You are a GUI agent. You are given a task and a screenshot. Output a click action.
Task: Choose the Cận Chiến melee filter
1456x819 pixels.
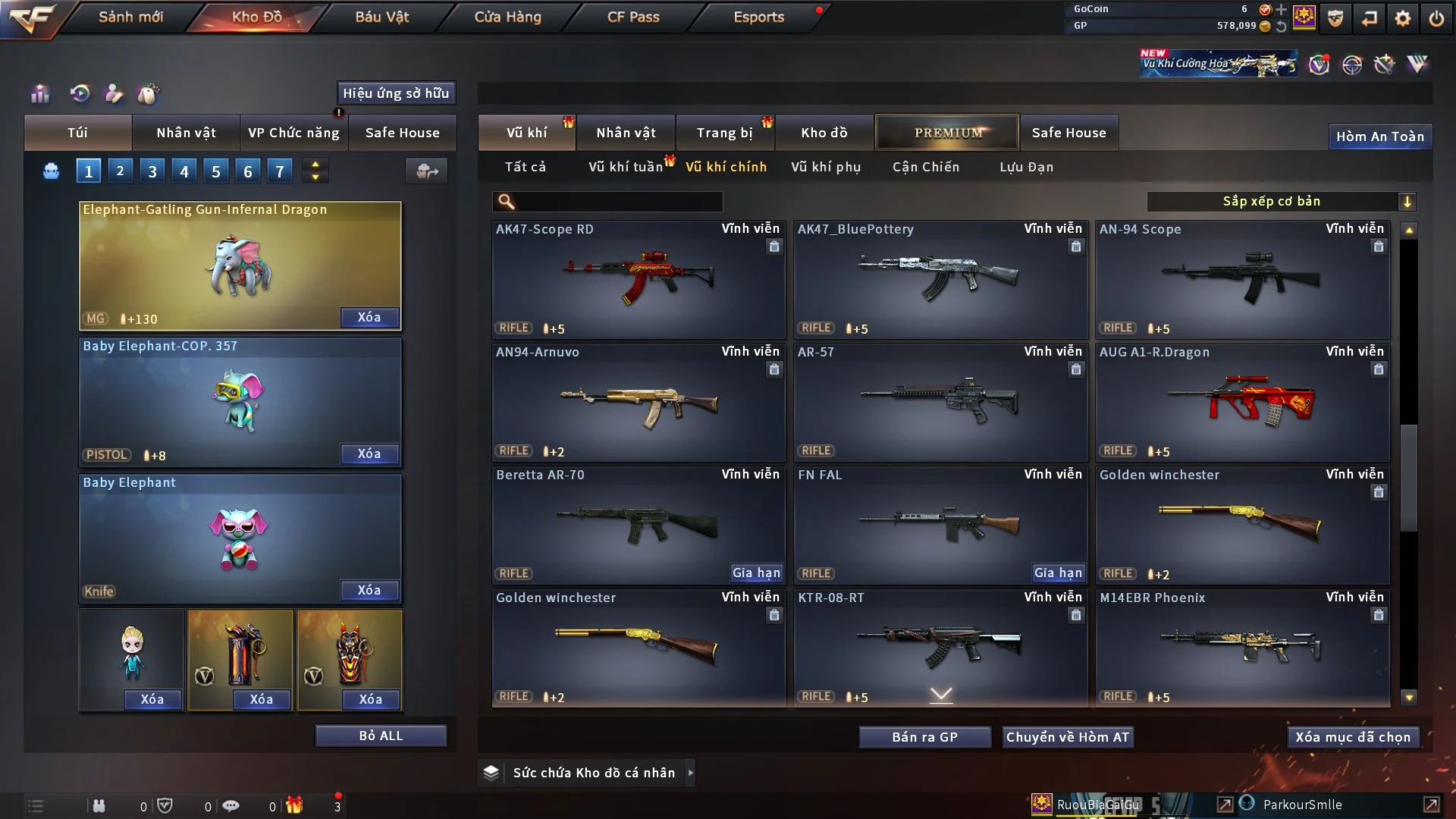pos(925,167)
